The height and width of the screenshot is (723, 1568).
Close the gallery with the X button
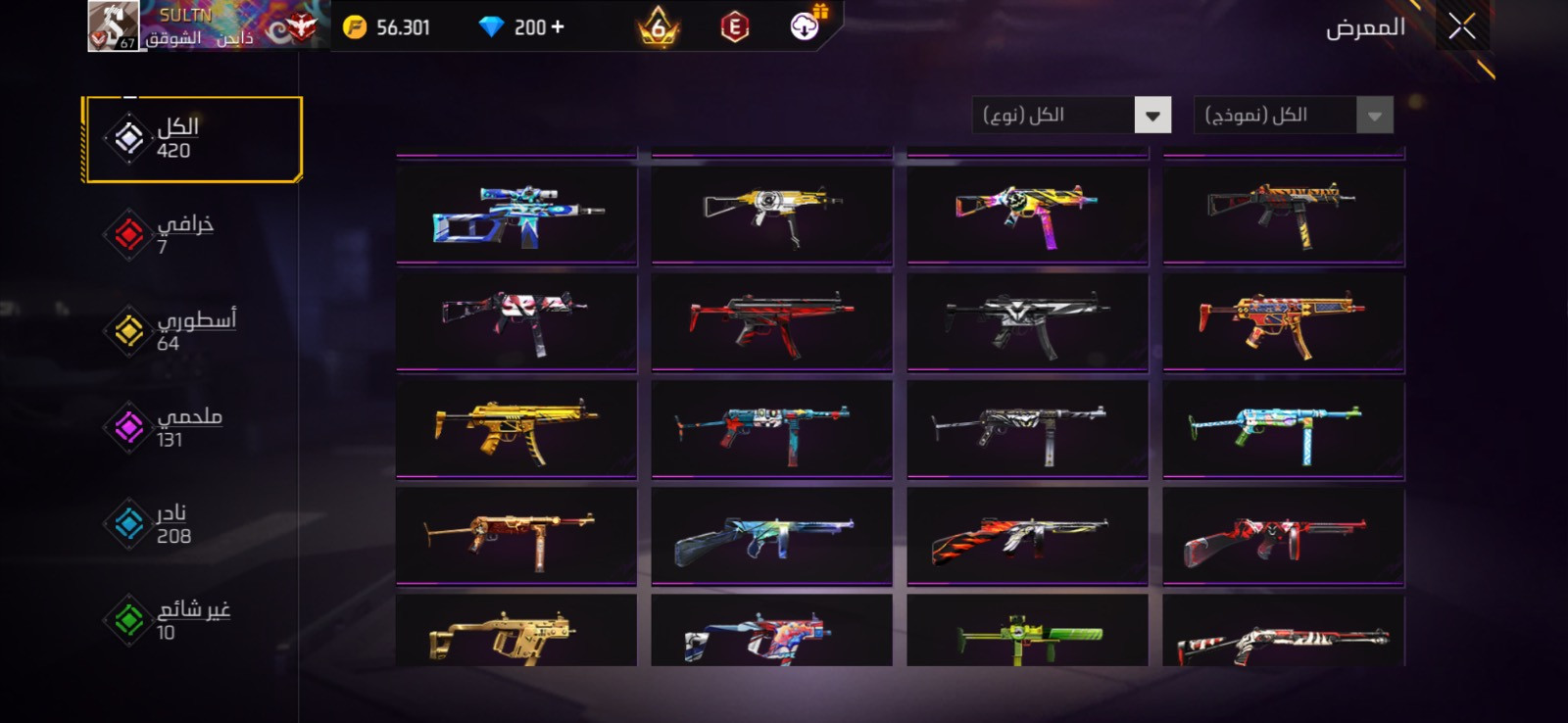pyautogui.click(x=1461, y=27)
